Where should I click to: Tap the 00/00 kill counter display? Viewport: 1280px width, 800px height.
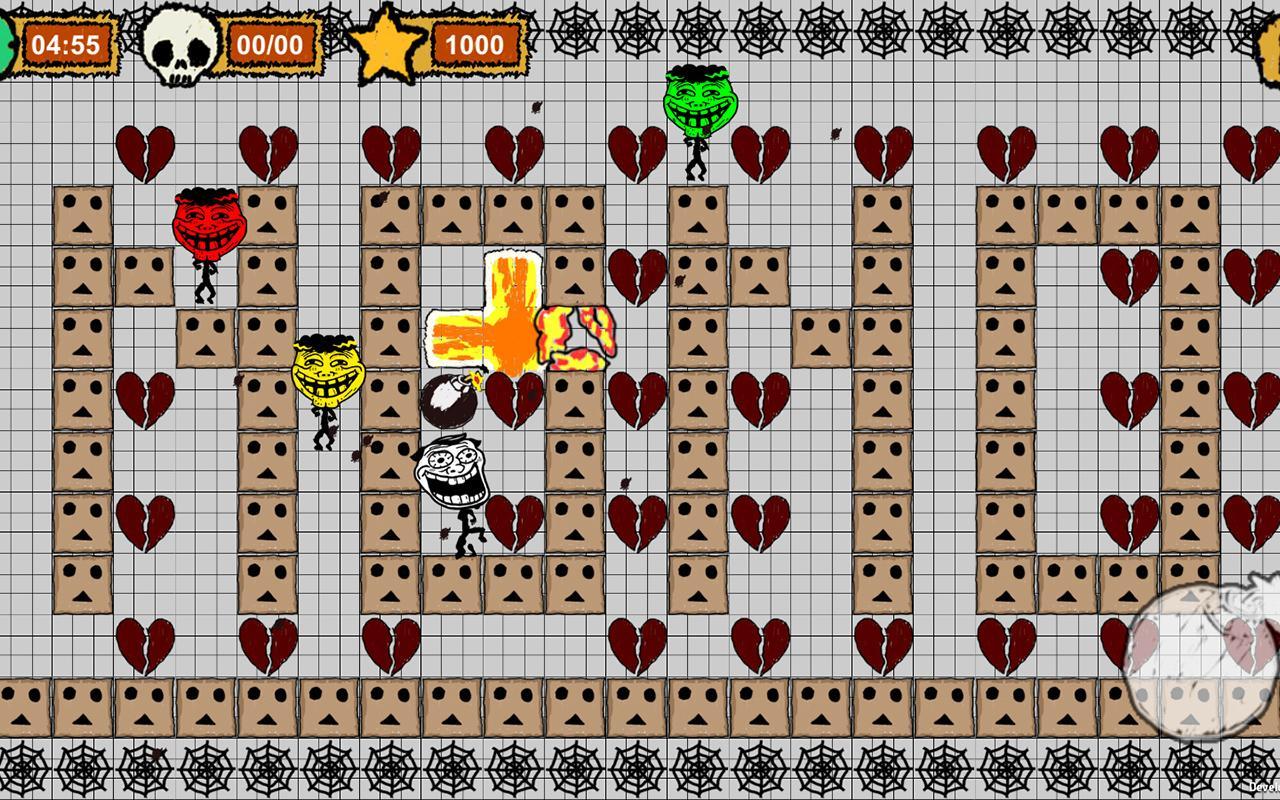270,43
